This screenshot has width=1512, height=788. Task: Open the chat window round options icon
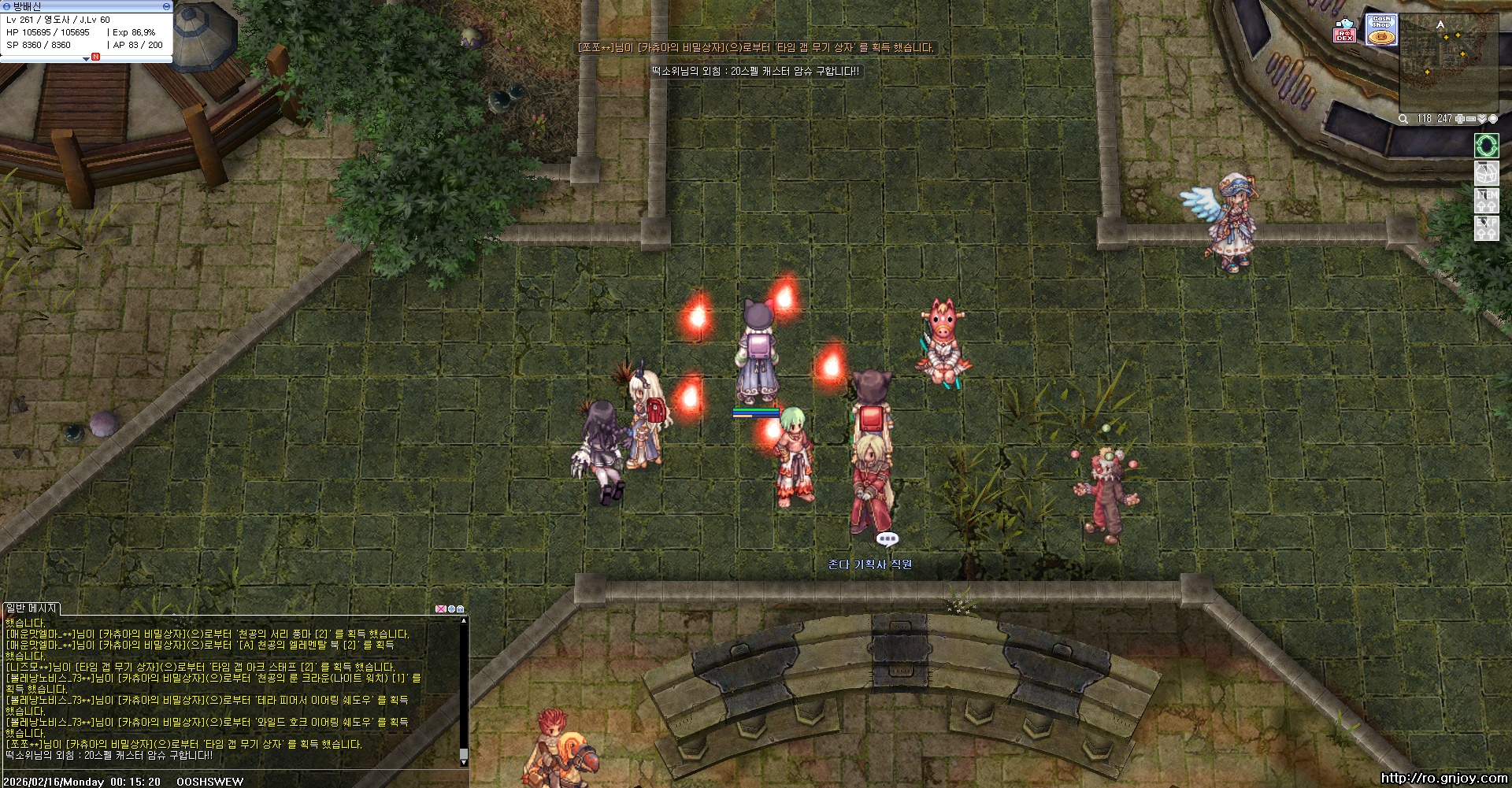(x=451, y=609)
